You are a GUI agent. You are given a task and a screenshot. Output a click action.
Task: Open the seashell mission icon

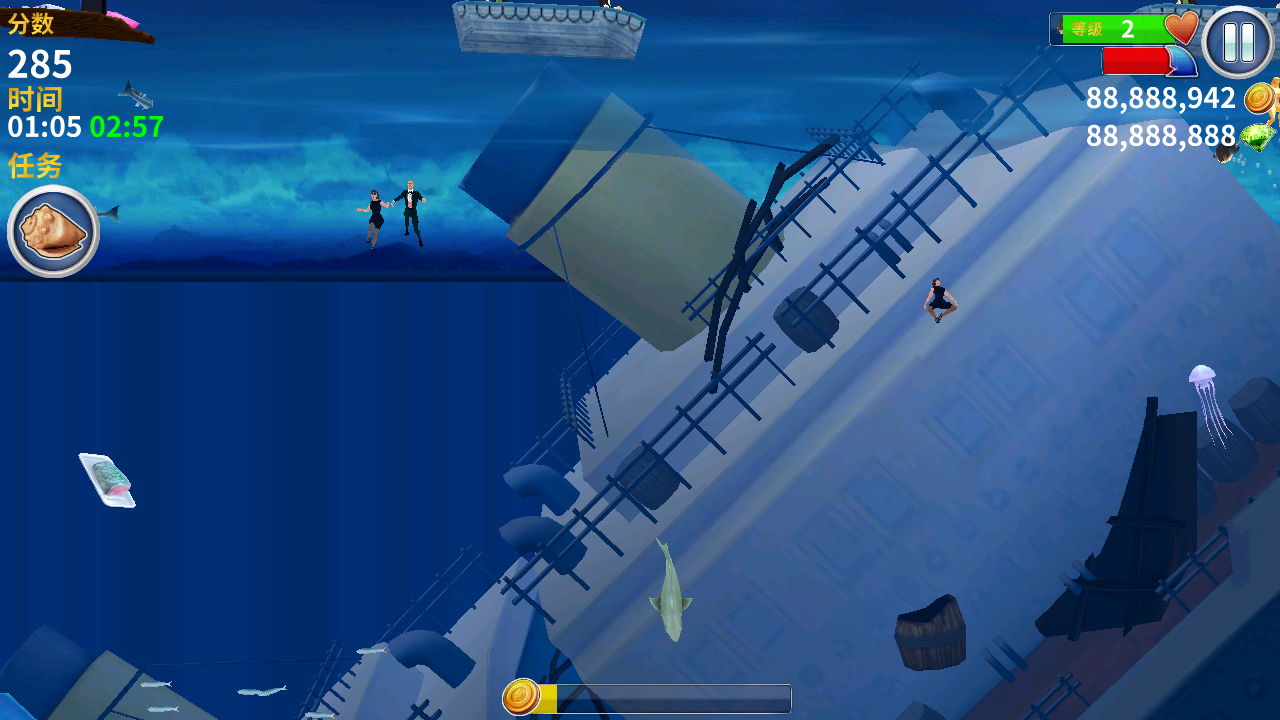click(53, 231)
